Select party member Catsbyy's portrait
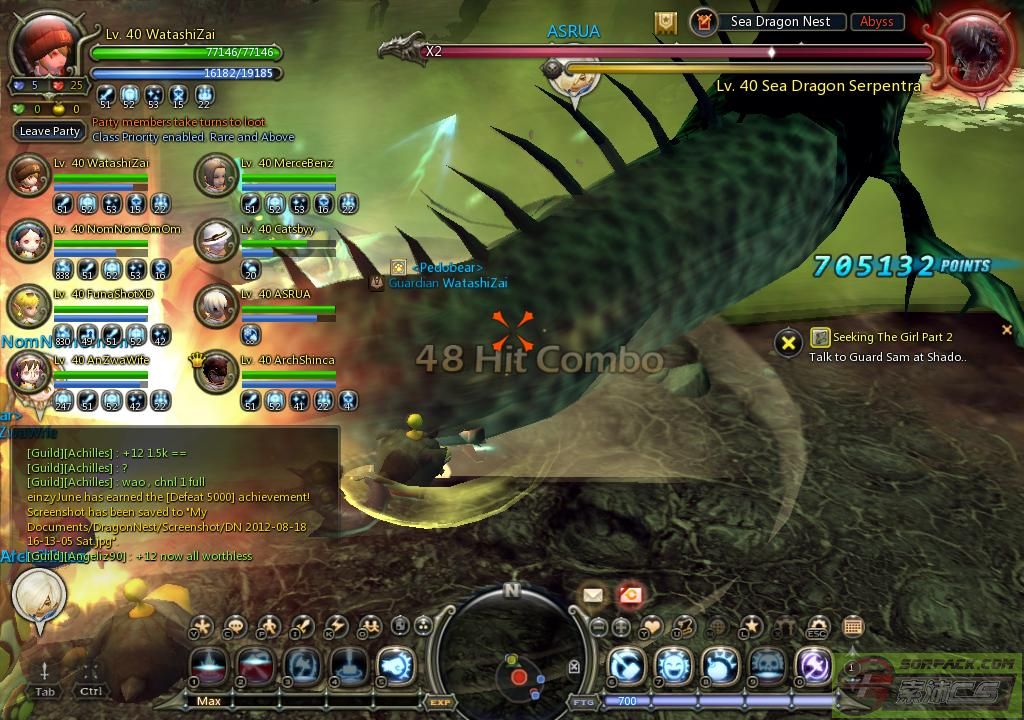The height and width of the screenshot is (720, 1024). (215, 241)
